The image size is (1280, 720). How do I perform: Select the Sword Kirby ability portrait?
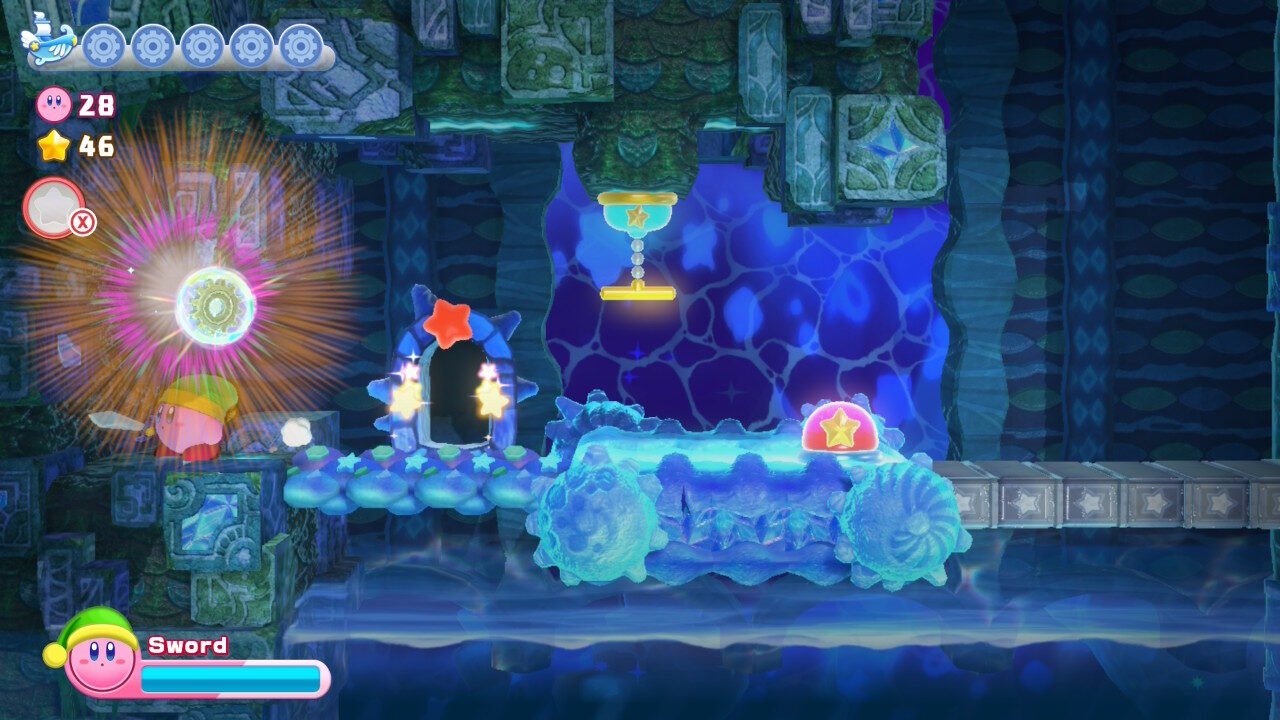[x=97, y=655]
